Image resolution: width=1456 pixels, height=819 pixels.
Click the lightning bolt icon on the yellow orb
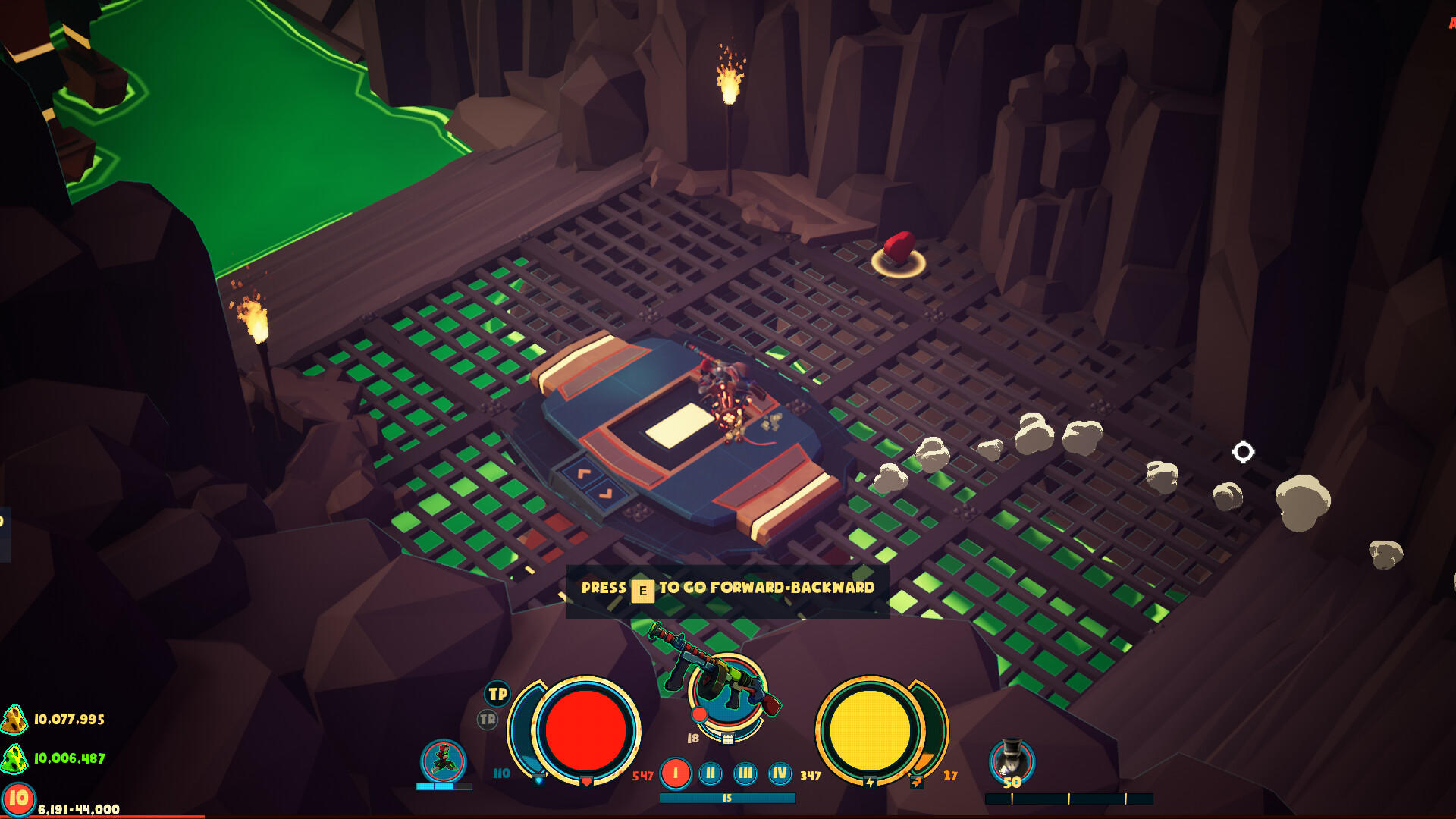871,783
